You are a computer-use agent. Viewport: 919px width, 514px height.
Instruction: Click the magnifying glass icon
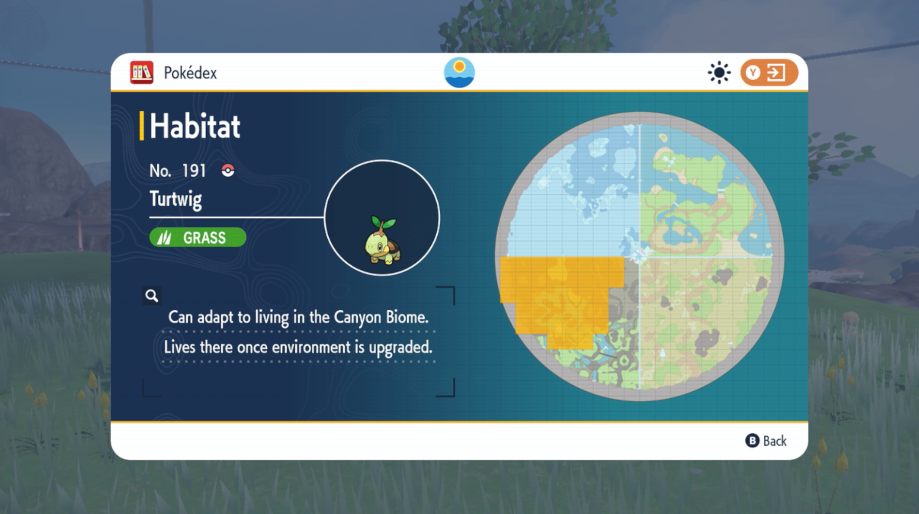tap(151, 296)
